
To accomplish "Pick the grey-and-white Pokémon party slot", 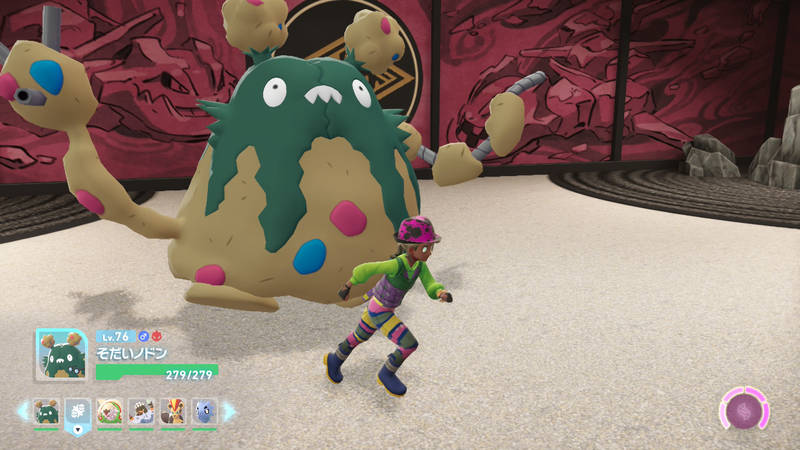I will 141,411.
